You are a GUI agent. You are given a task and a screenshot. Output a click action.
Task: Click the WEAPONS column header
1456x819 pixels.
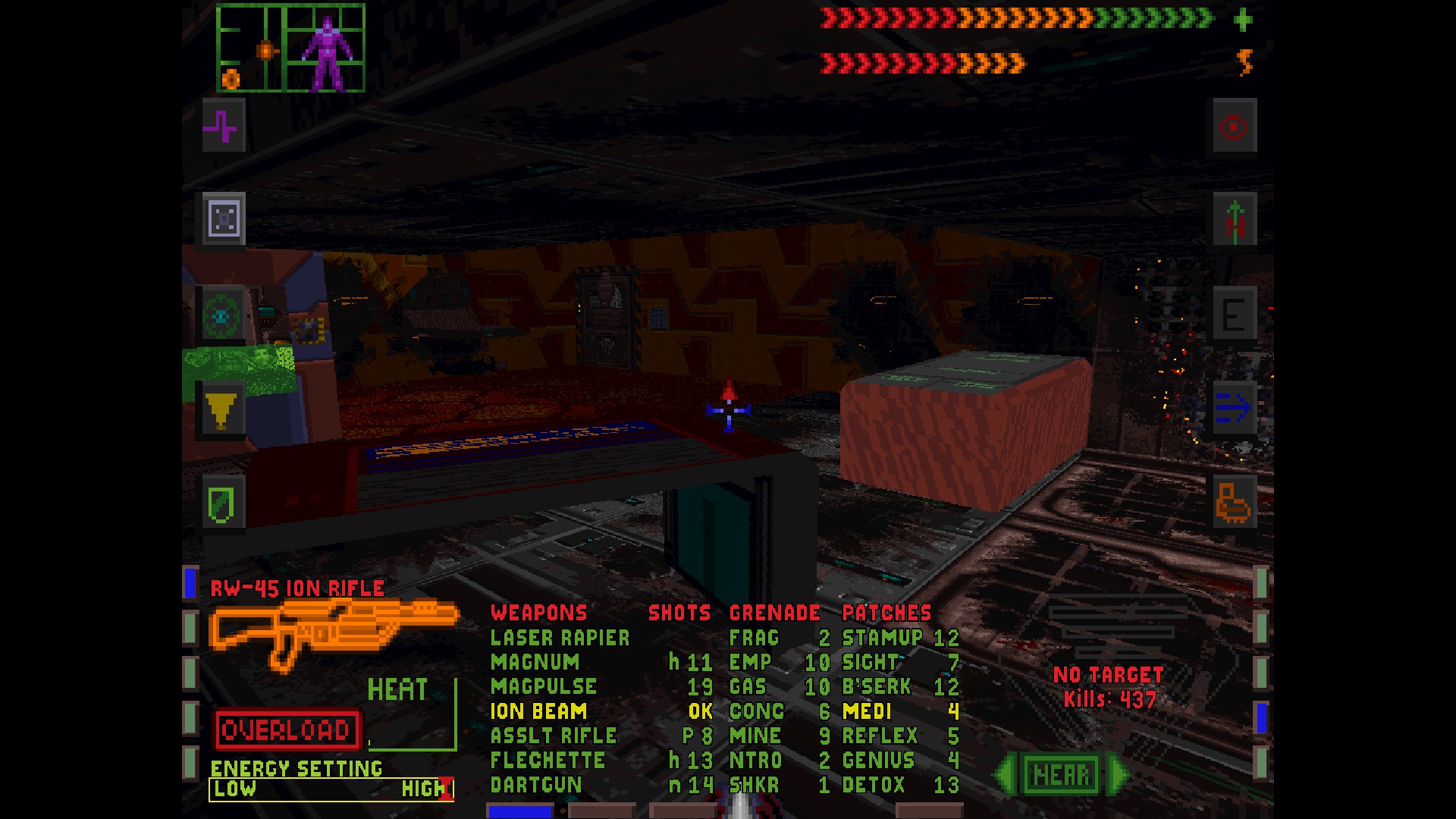click(x=537, y=613)
